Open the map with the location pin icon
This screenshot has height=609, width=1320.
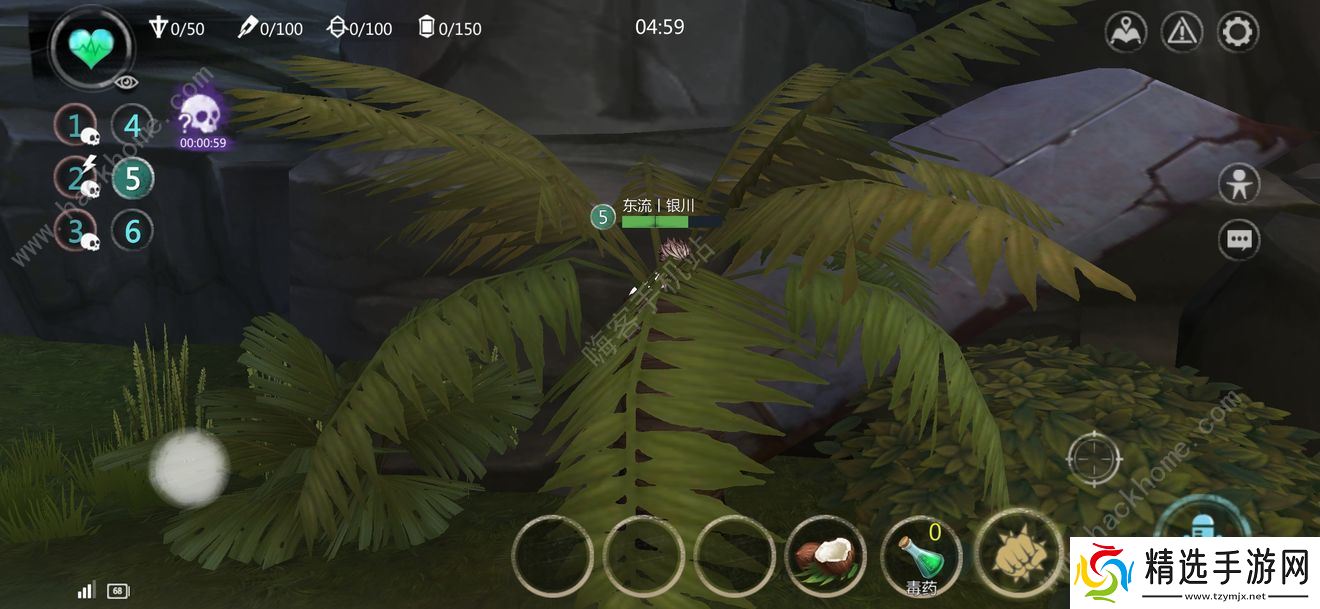(1125, 32)
